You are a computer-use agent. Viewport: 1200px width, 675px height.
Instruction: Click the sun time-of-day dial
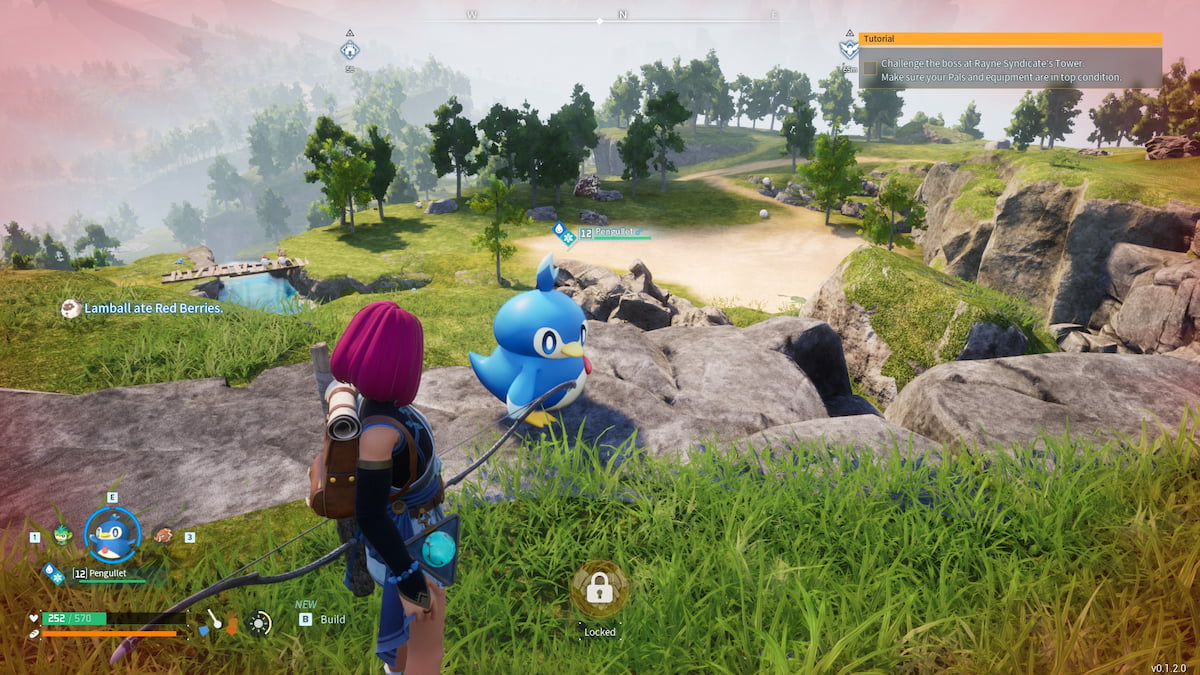pos(260,623)
